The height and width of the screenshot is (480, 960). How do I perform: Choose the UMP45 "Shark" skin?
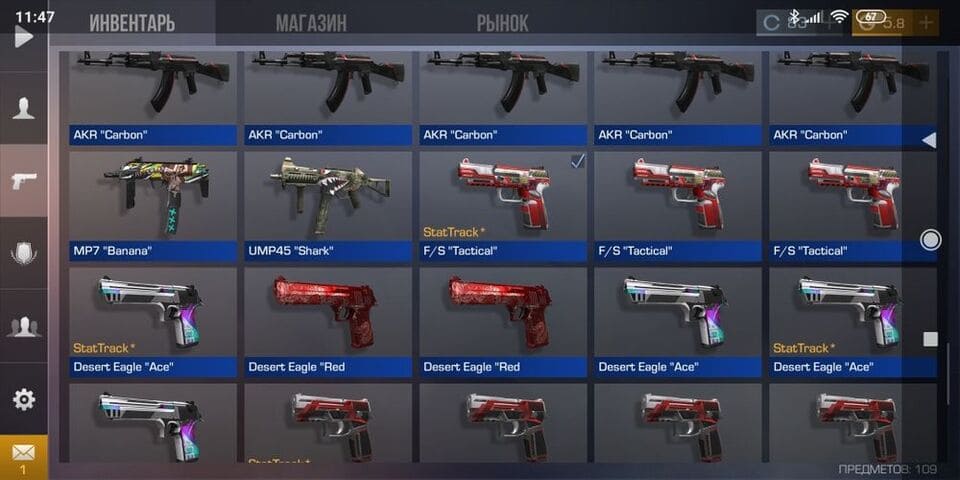pos(328,204)
